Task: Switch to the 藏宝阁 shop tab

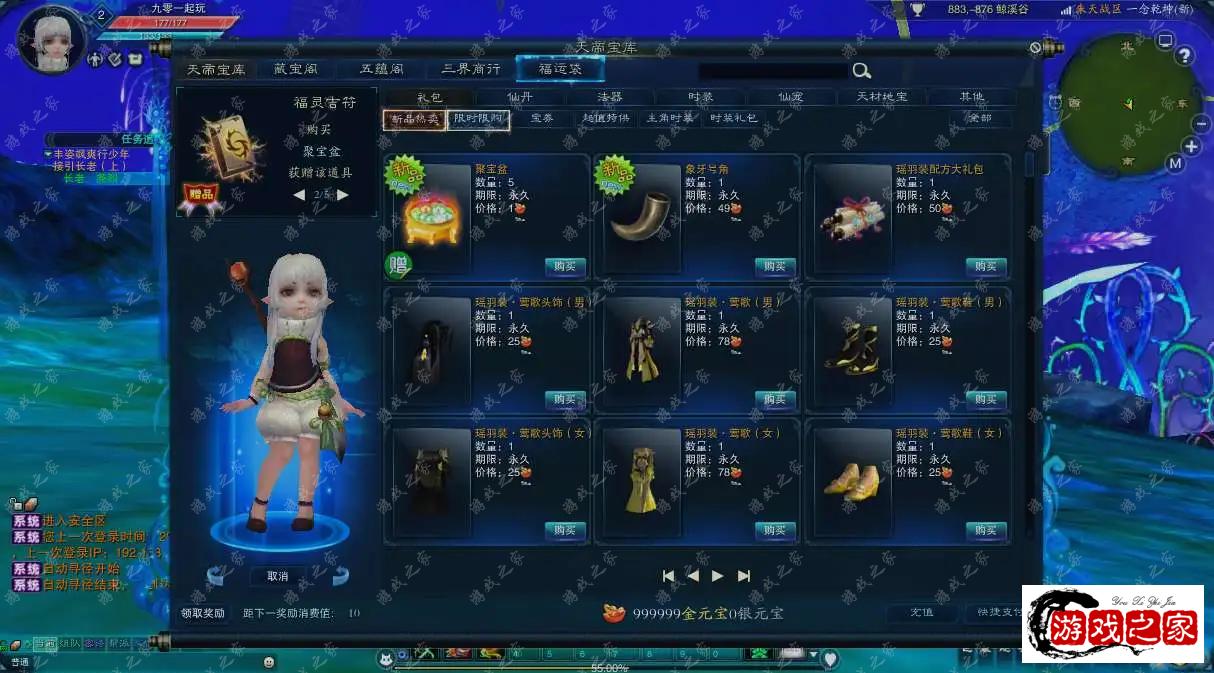Action: (x=294, y=69)
